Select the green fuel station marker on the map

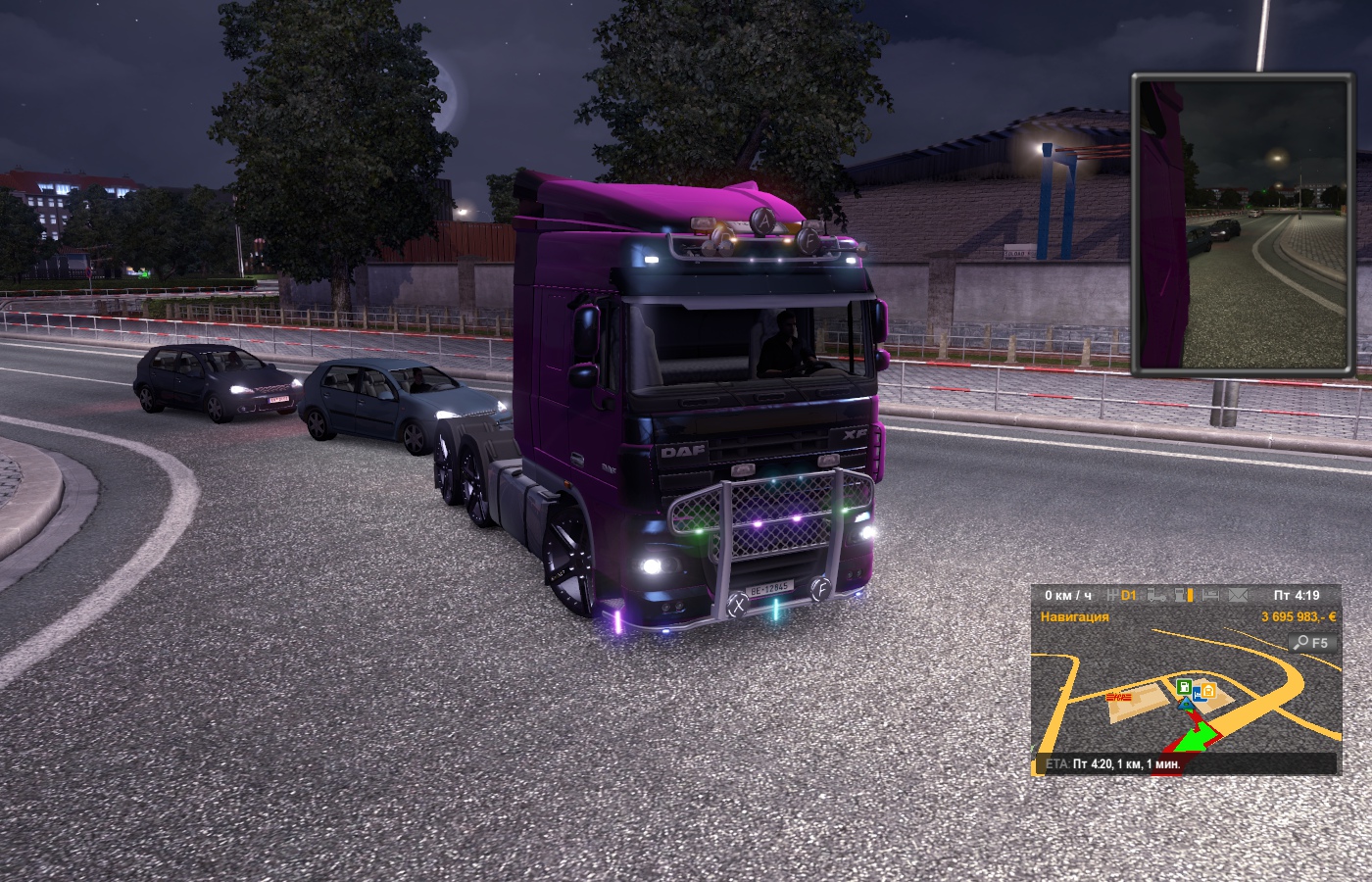point(1185,685)
